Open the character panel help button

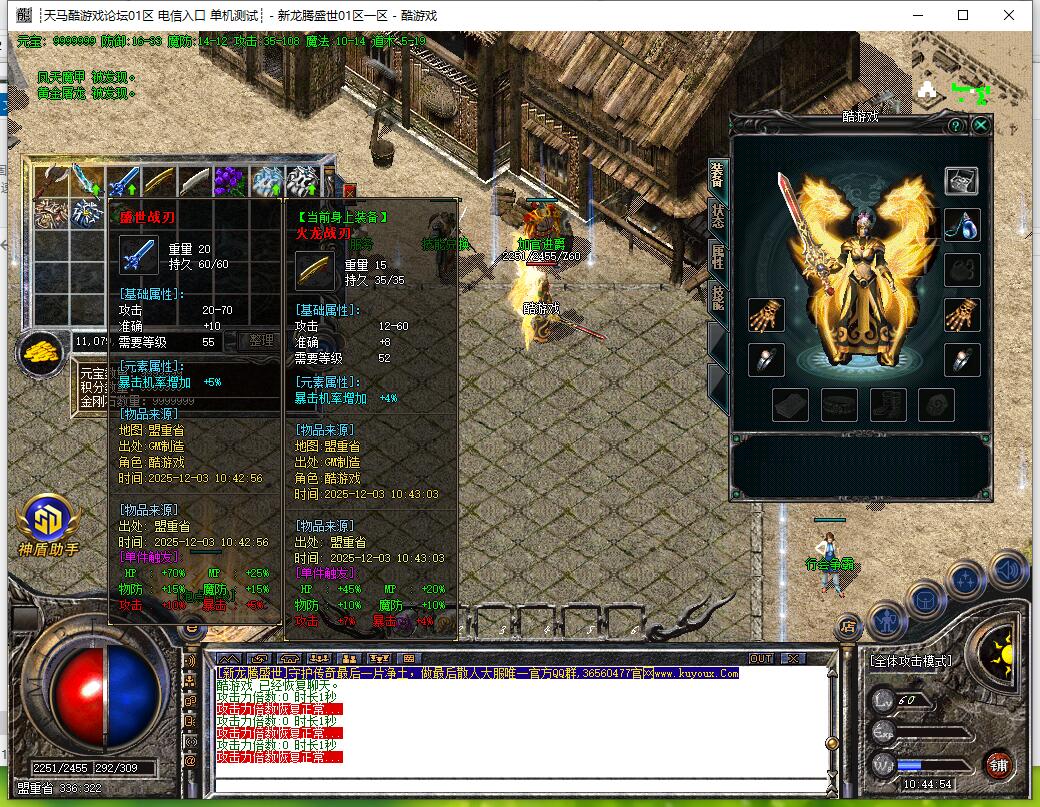(956, 125)
